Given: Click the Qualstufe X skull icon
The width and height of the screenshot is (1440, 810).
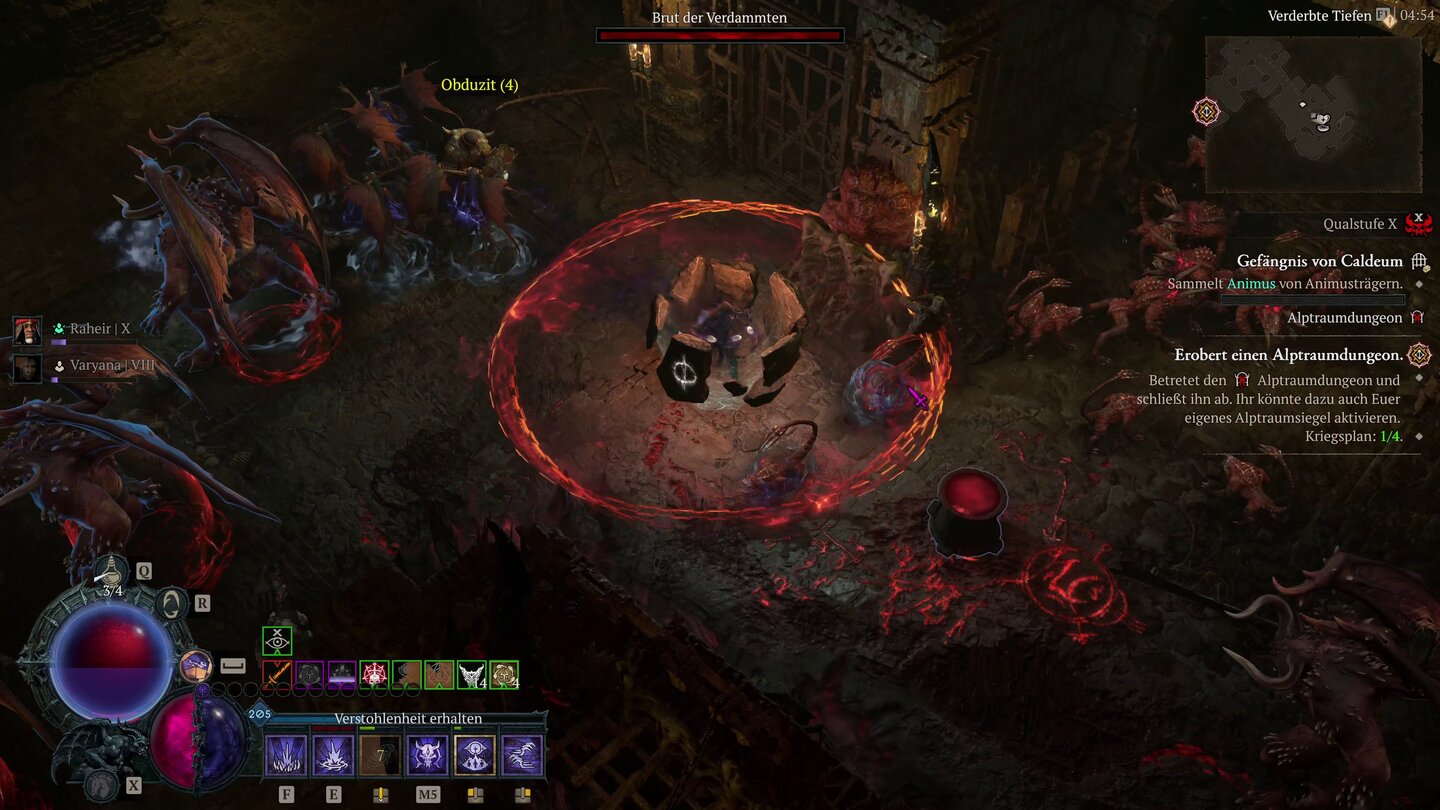Looking at the screenshot, I should pyautogui.click(x=1418, y=224).
